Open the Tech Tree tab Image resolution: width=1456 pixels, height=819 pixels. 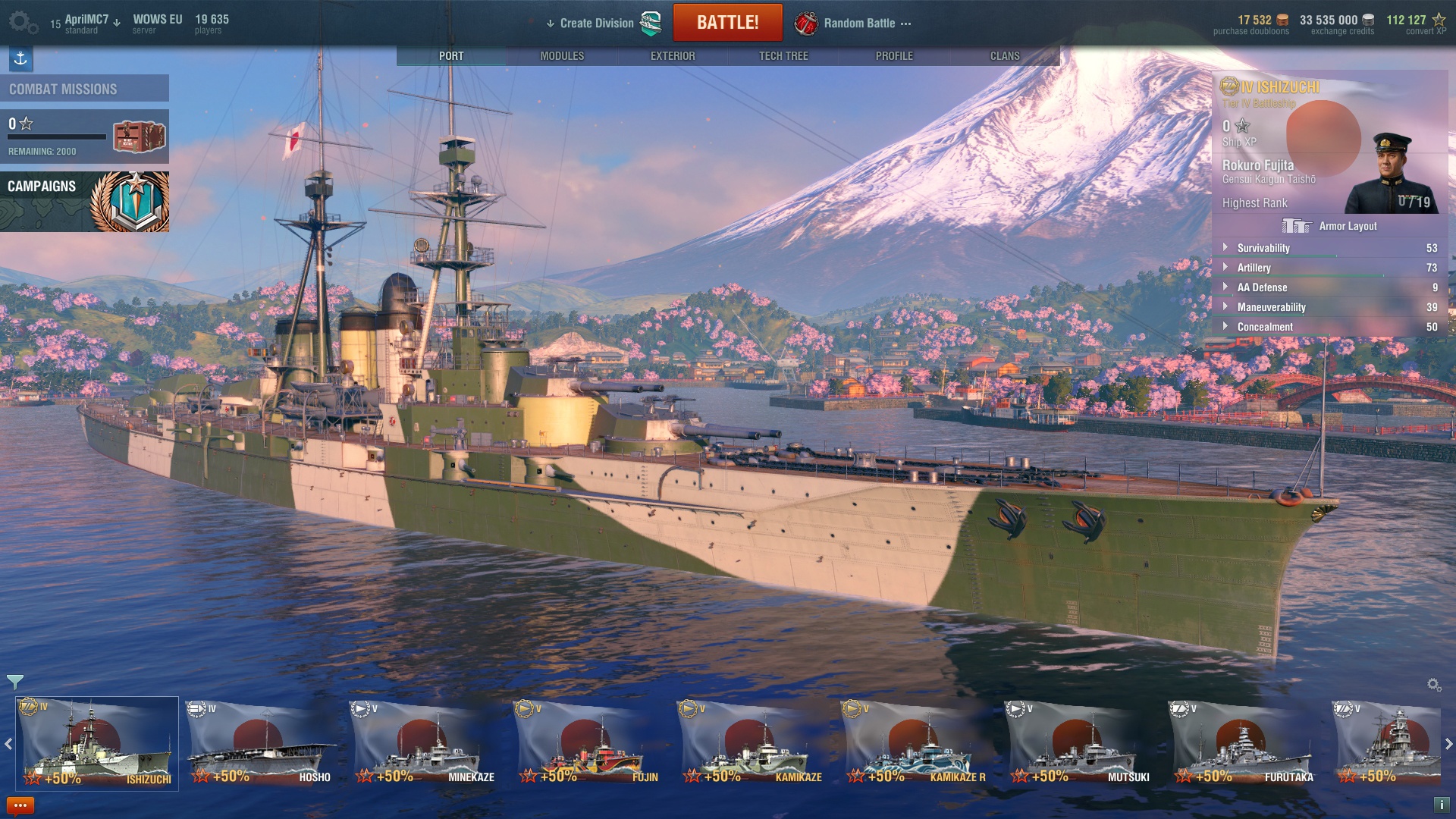[783, 56]
